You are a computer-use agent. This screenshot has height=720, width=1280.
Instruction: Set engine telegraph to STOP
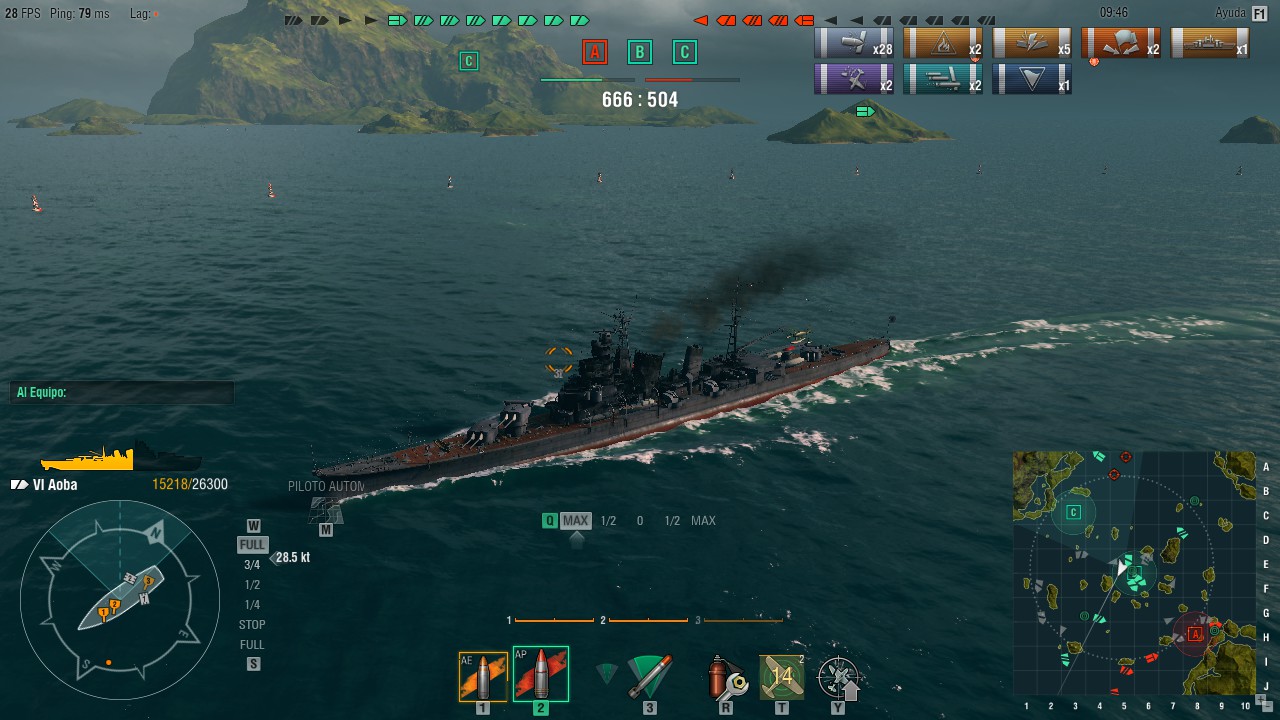click(252, 625)
